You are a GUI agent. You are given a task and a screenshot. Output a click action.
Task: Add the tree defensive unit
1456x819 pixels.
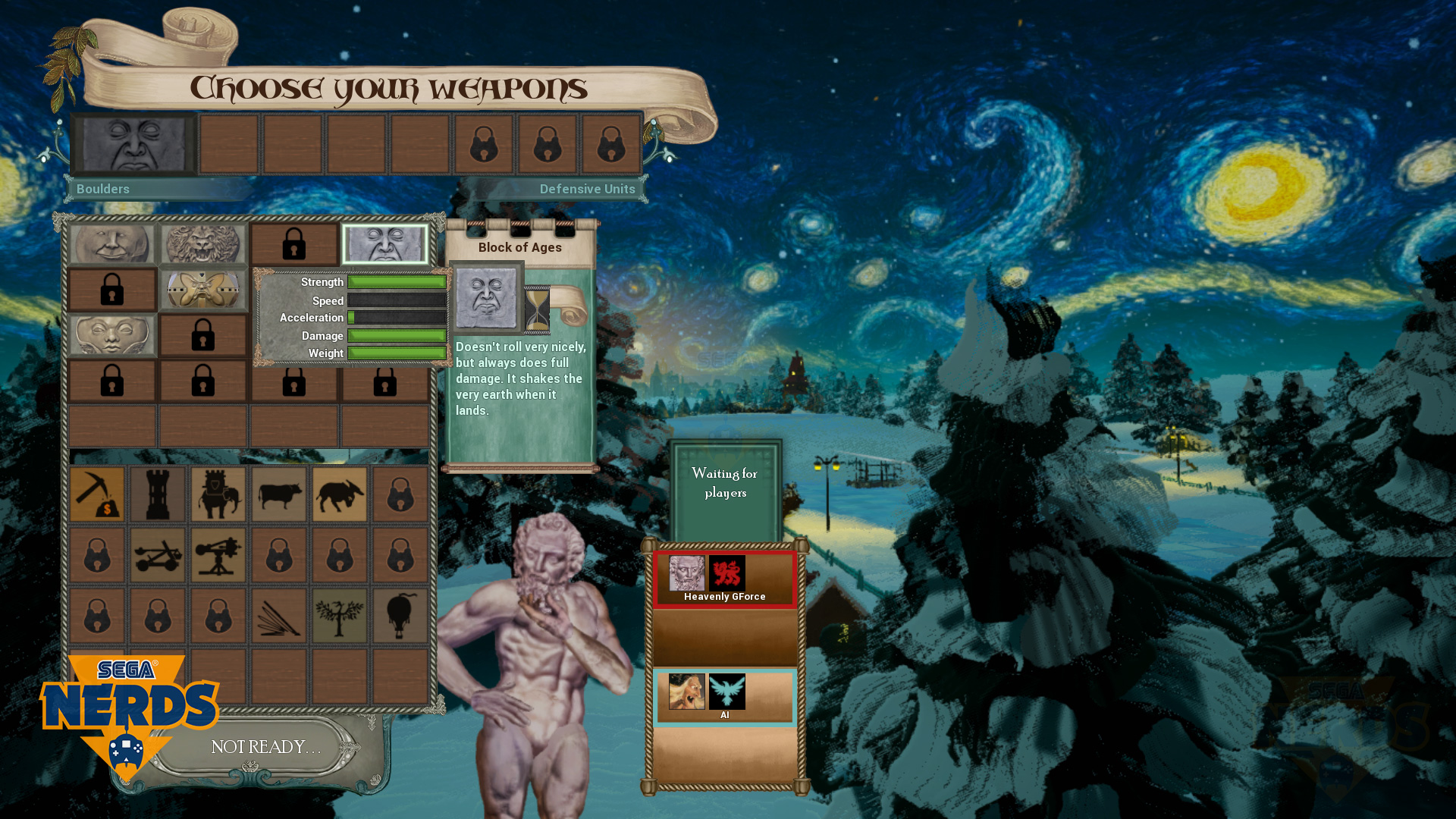[340, 616]
